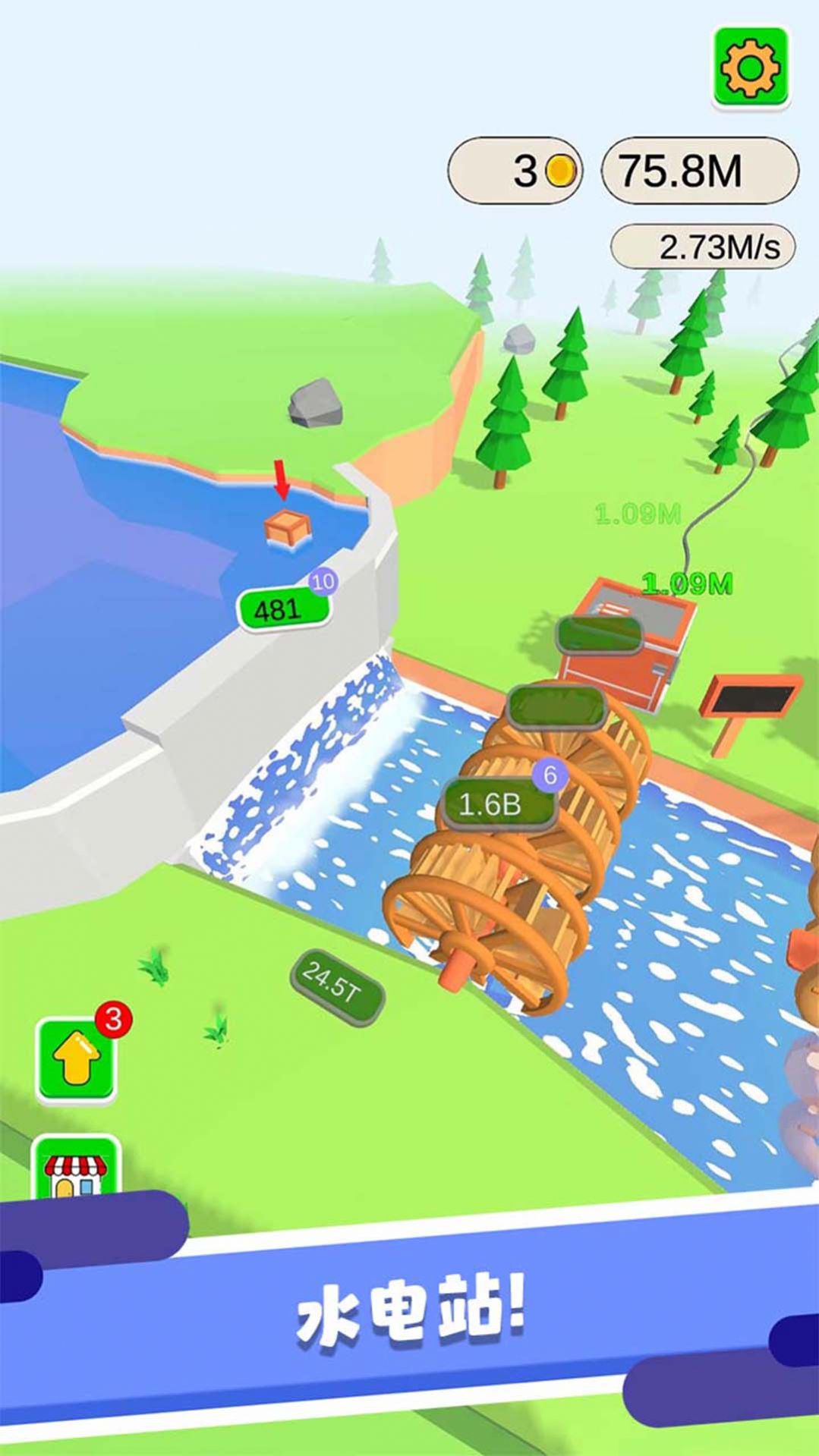This screenshot has width=819, height=1456.
Task: Buy the 481 dam upgrade
Action: tap(282, 609)
